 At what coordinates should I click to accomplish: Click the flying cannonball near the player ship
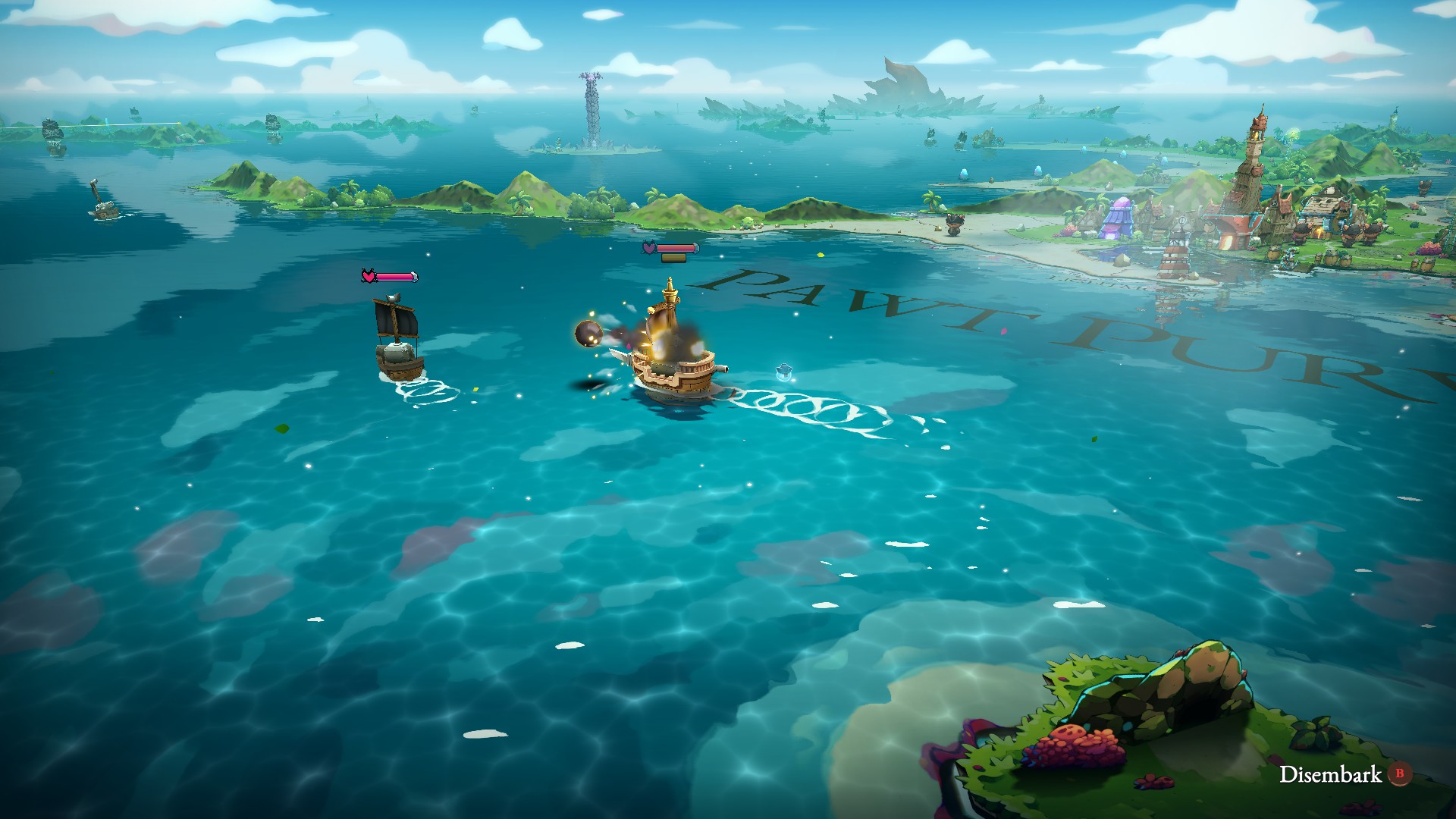click(588, 334)
